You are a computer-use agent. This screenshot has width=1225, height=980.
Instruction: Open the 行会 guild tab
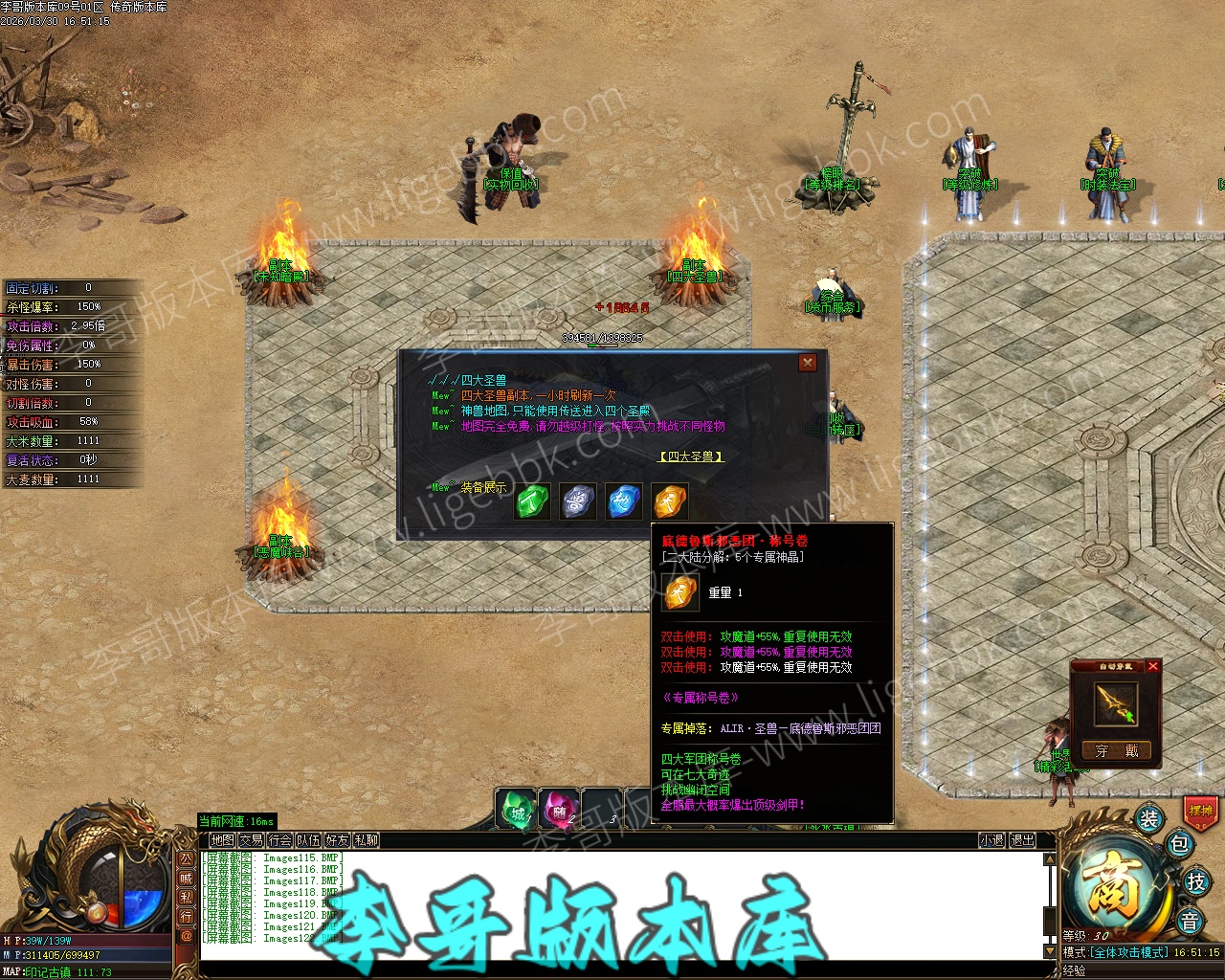tap(279, 840)
